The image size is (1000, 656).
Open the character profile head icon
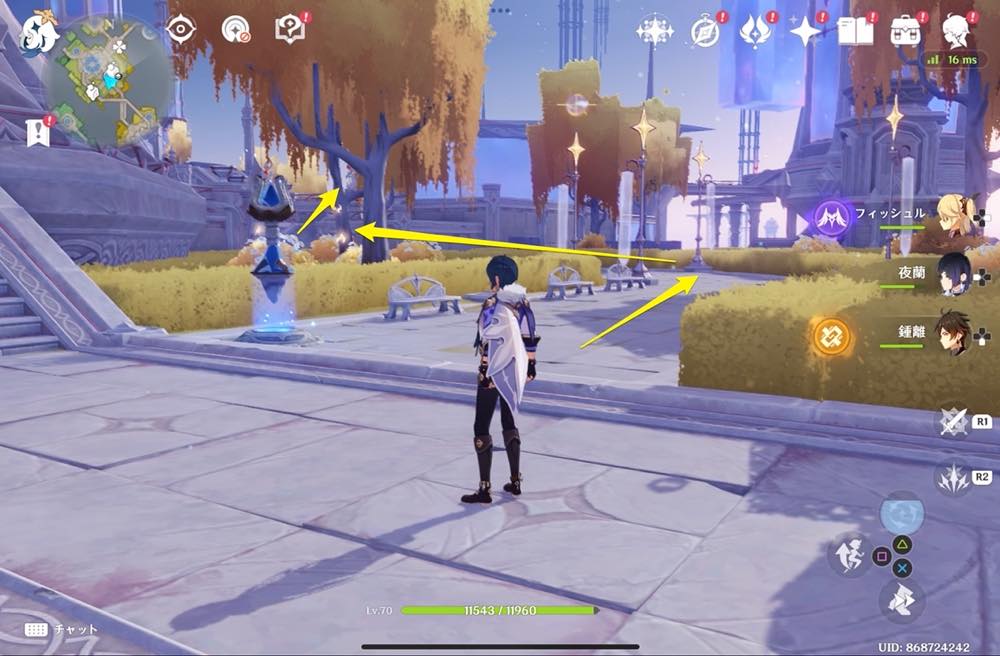[x=958, y=30]
